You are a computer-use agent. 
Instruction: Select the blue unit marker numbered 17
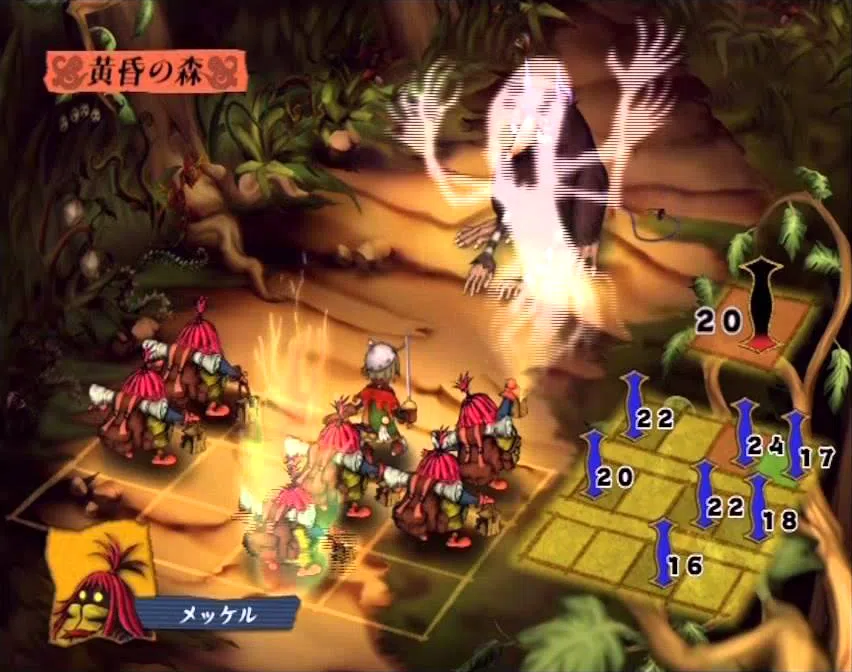(796, 443)
